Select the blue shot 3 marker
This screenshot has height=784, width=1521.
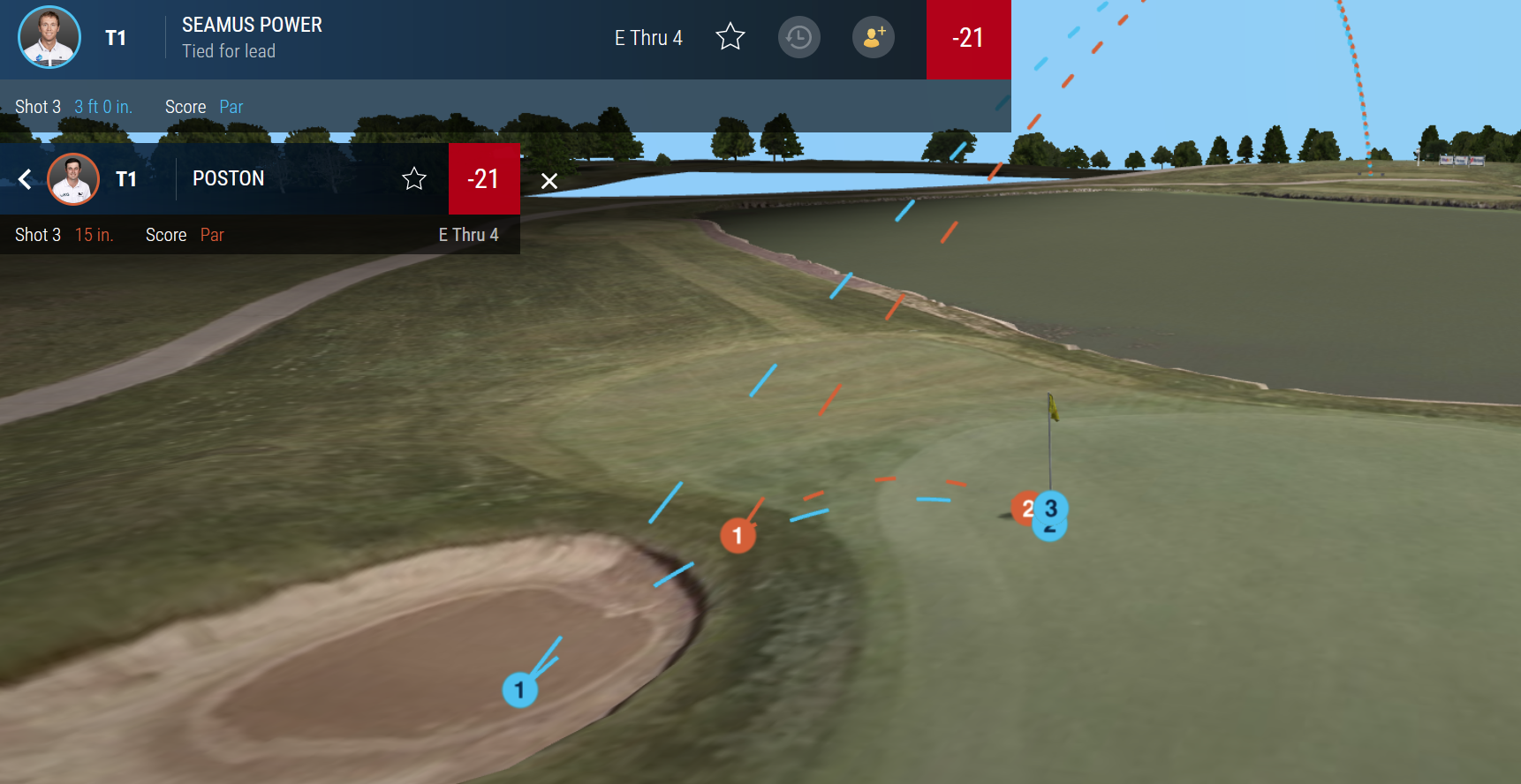coord(1051,508)
